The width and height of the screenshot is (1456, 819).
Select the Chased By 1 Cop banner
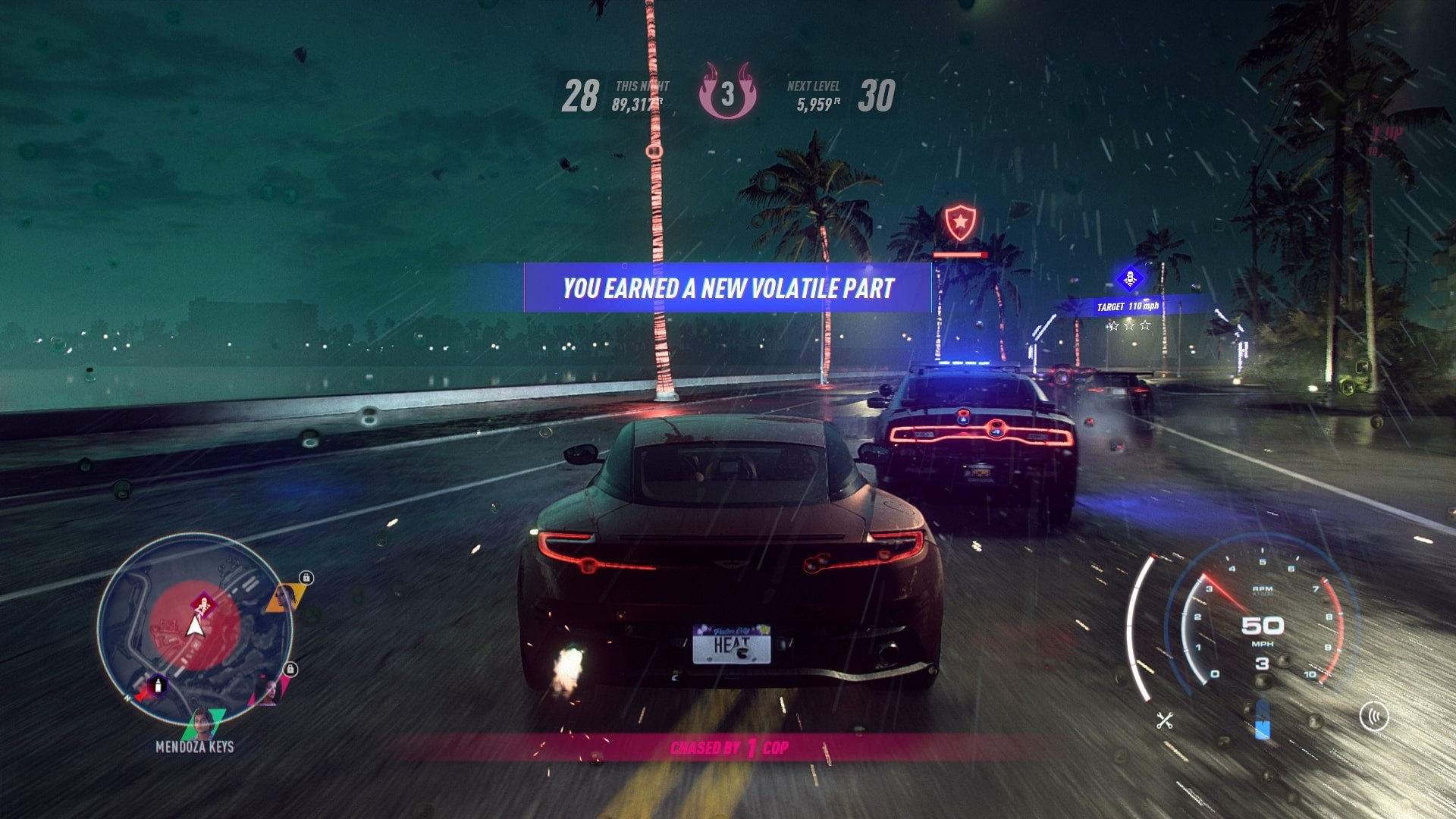click(x=732, y=748)
